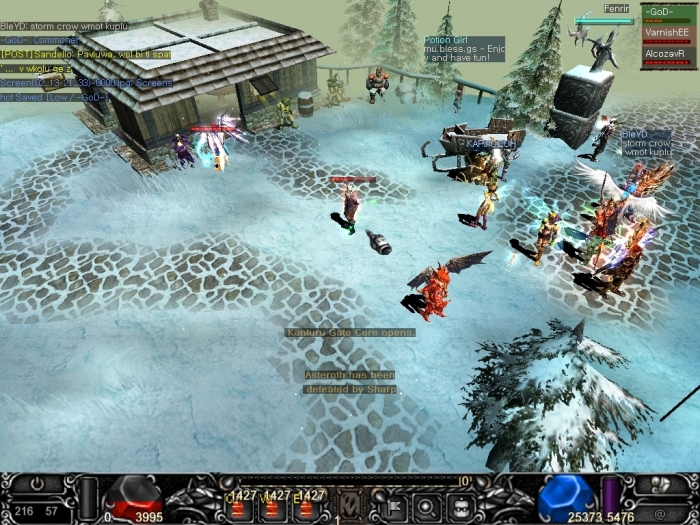700x525 pixels.
Task: Click the power button on the HUD
Action: 36,484
